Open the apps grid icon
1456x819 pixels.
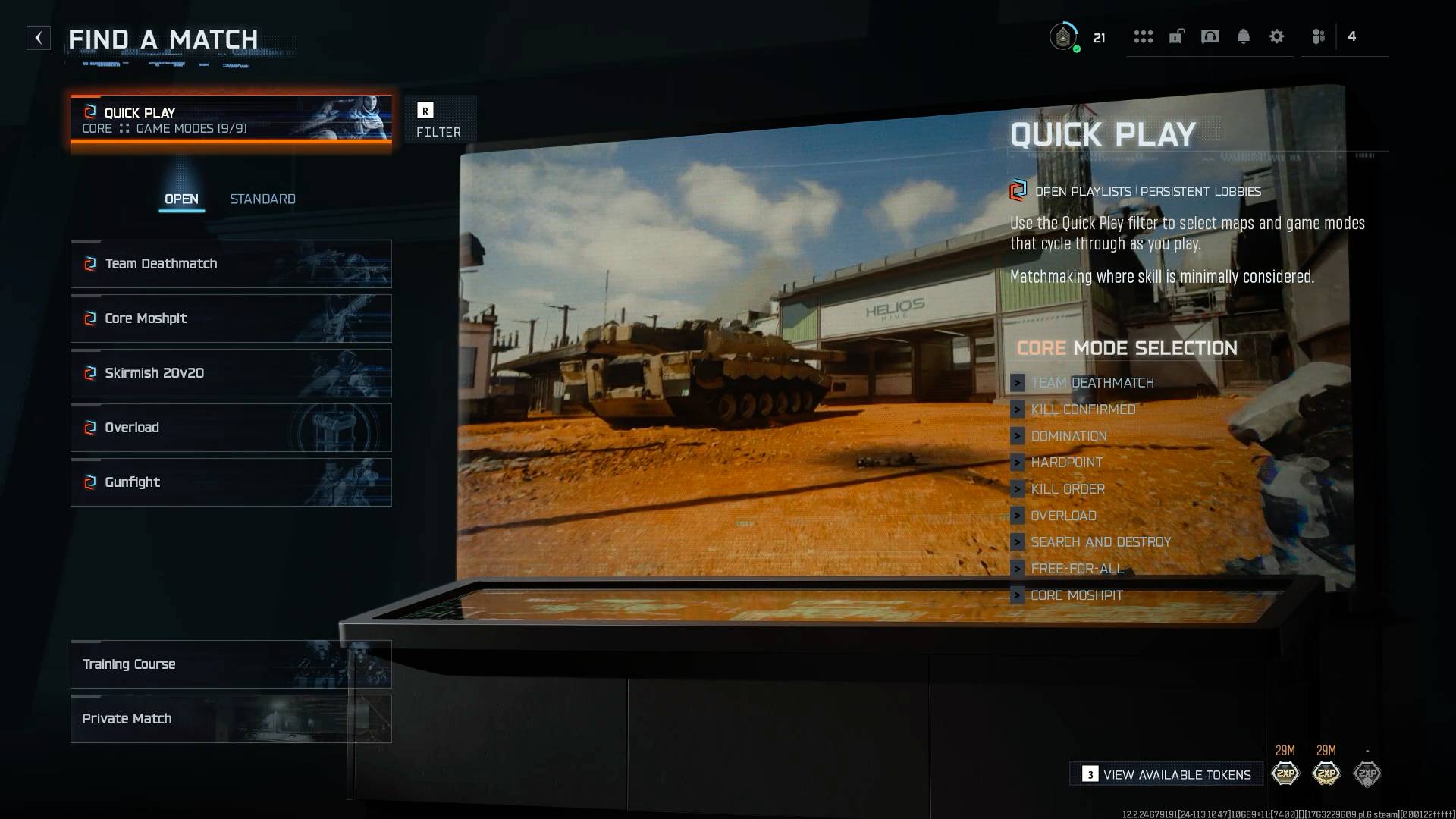coord(1143,36)
